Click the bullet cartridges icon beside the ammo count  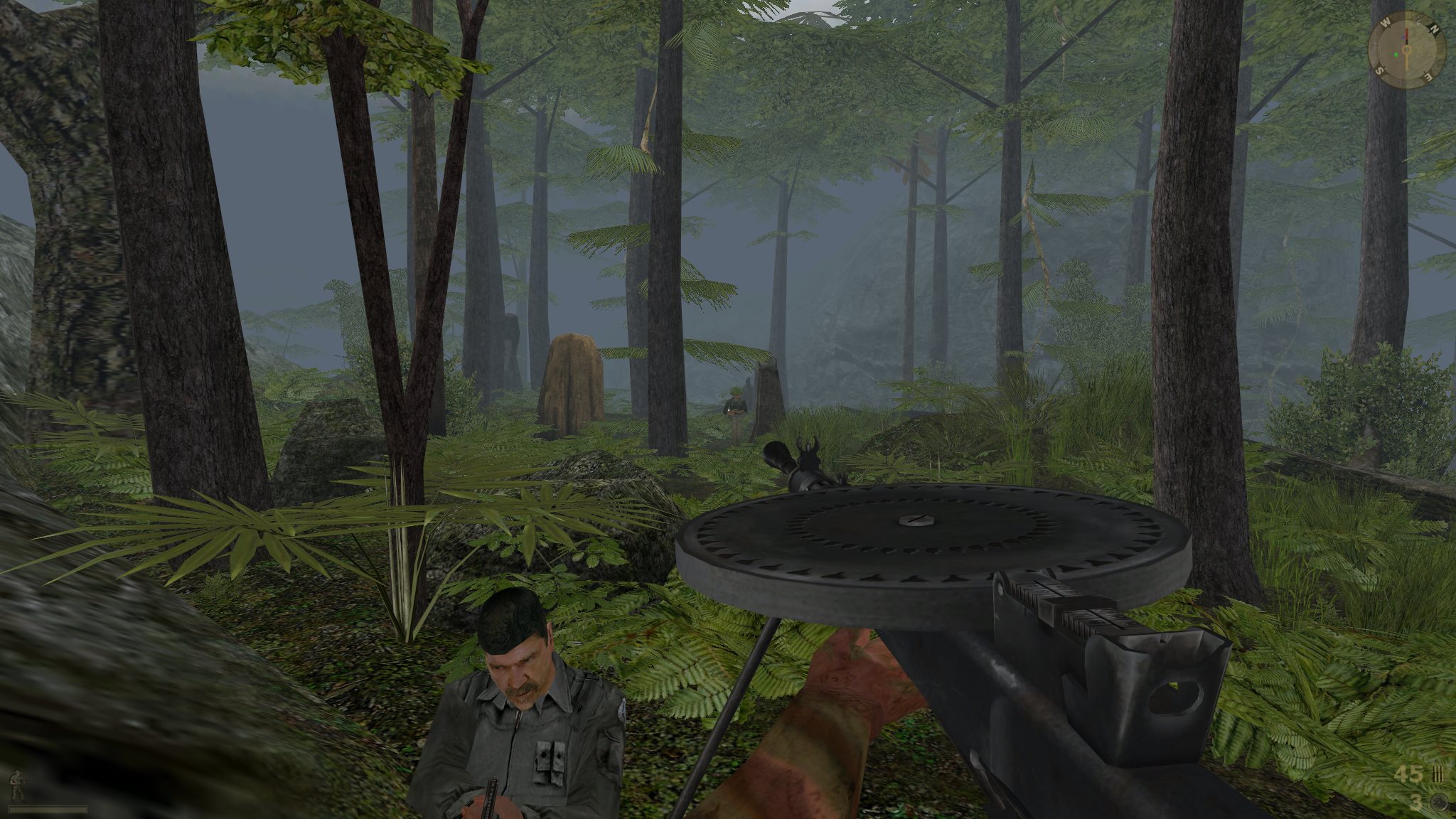coord(1439,773)
